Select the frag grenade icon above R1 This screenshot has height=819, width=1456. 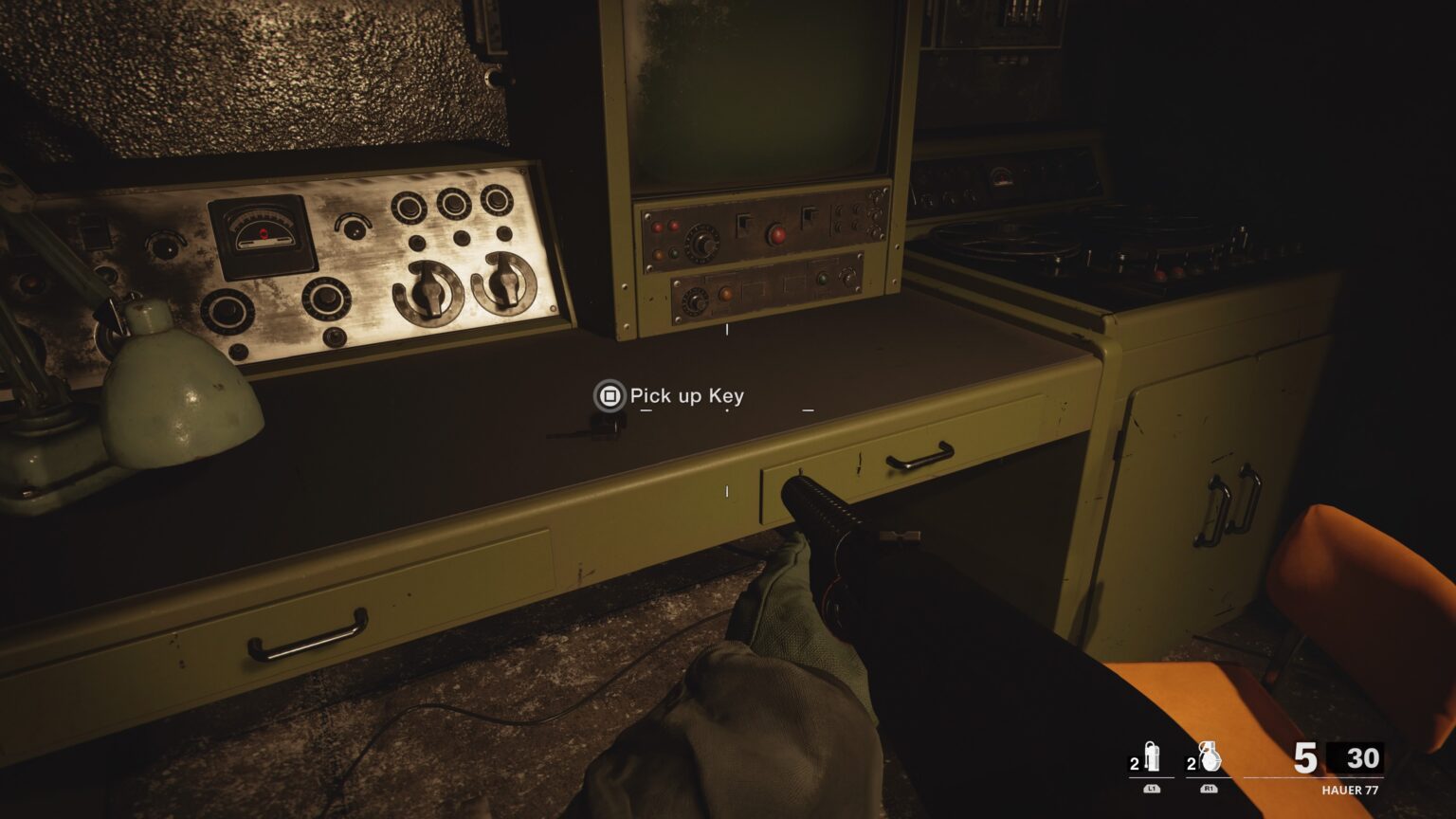(1209, 756)
